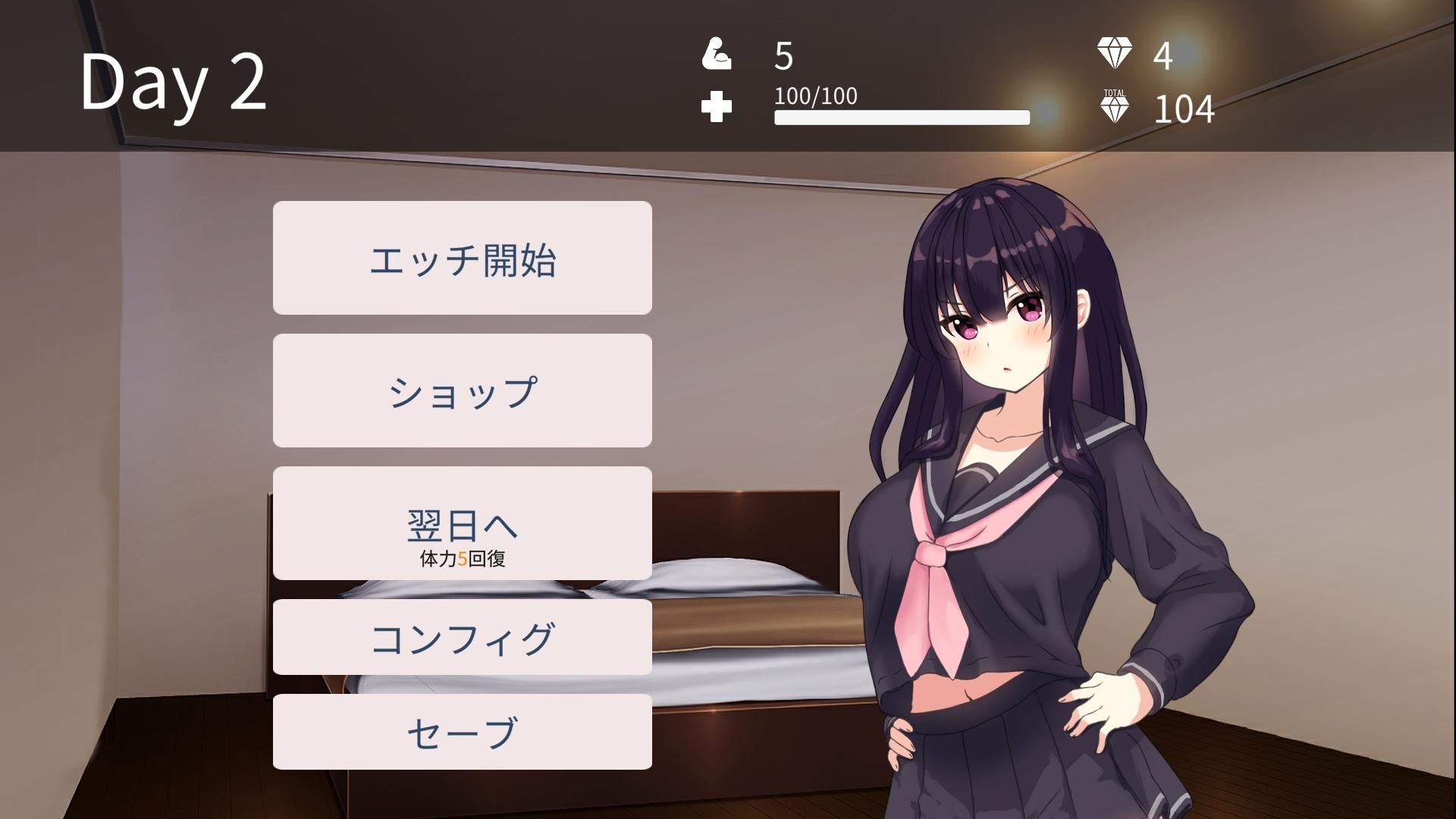Click the muscle stamina icon
Screen dimensions: 1456x819
(x=716, y=55)
